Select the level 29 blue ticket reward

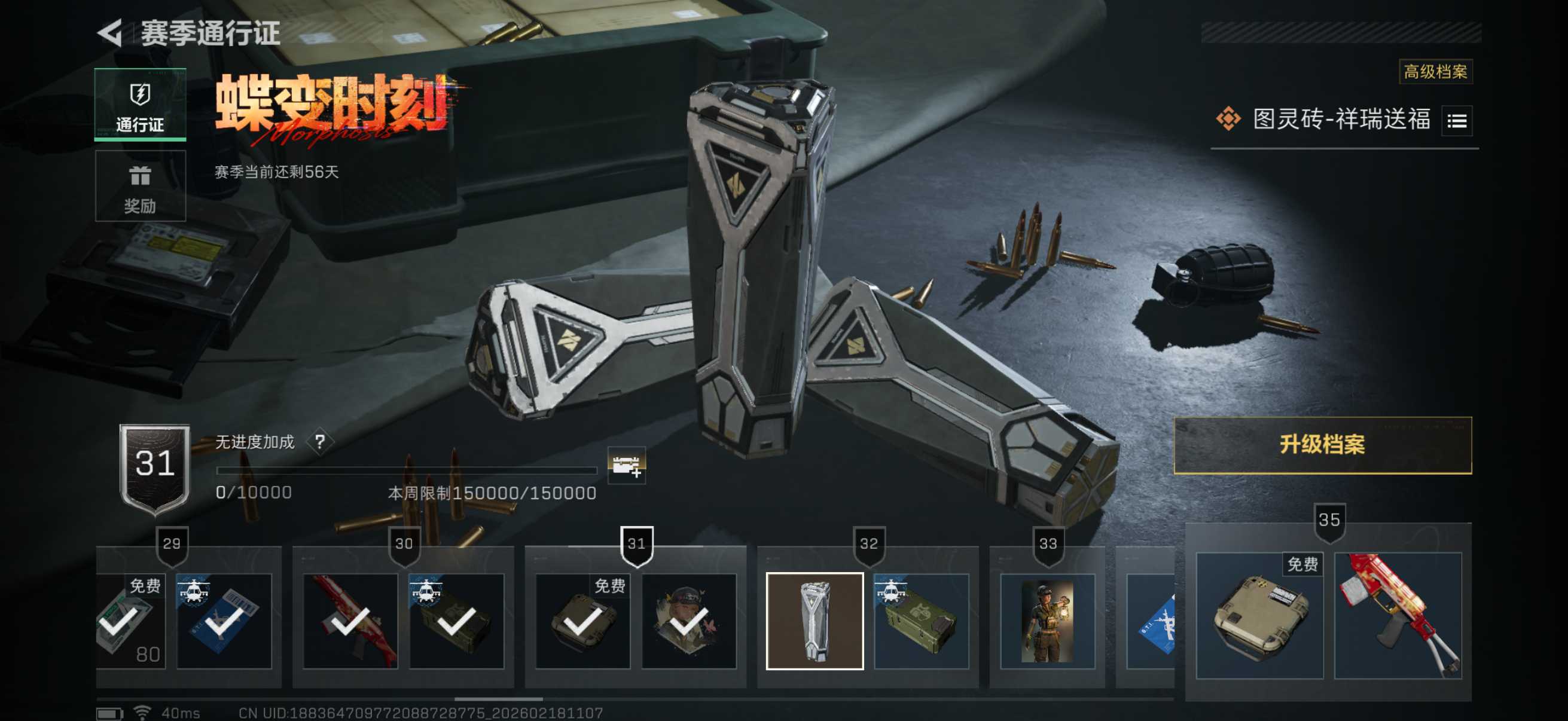pos(224,621)
